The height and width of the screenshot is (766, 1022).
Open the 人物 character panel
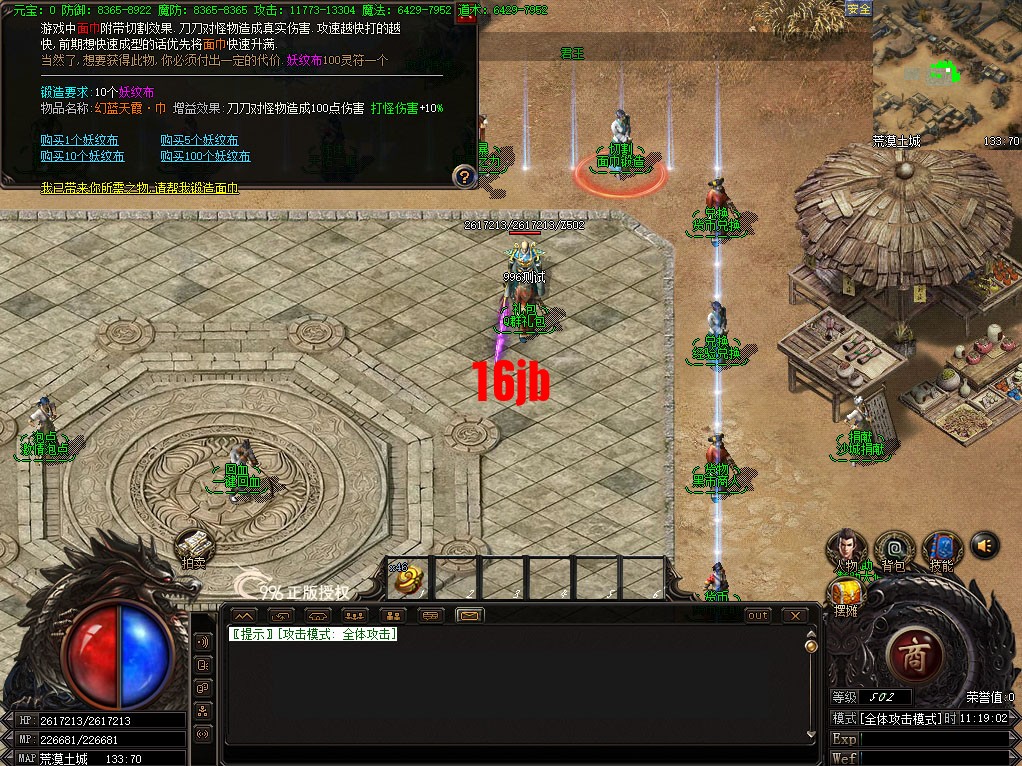point(846,548)
